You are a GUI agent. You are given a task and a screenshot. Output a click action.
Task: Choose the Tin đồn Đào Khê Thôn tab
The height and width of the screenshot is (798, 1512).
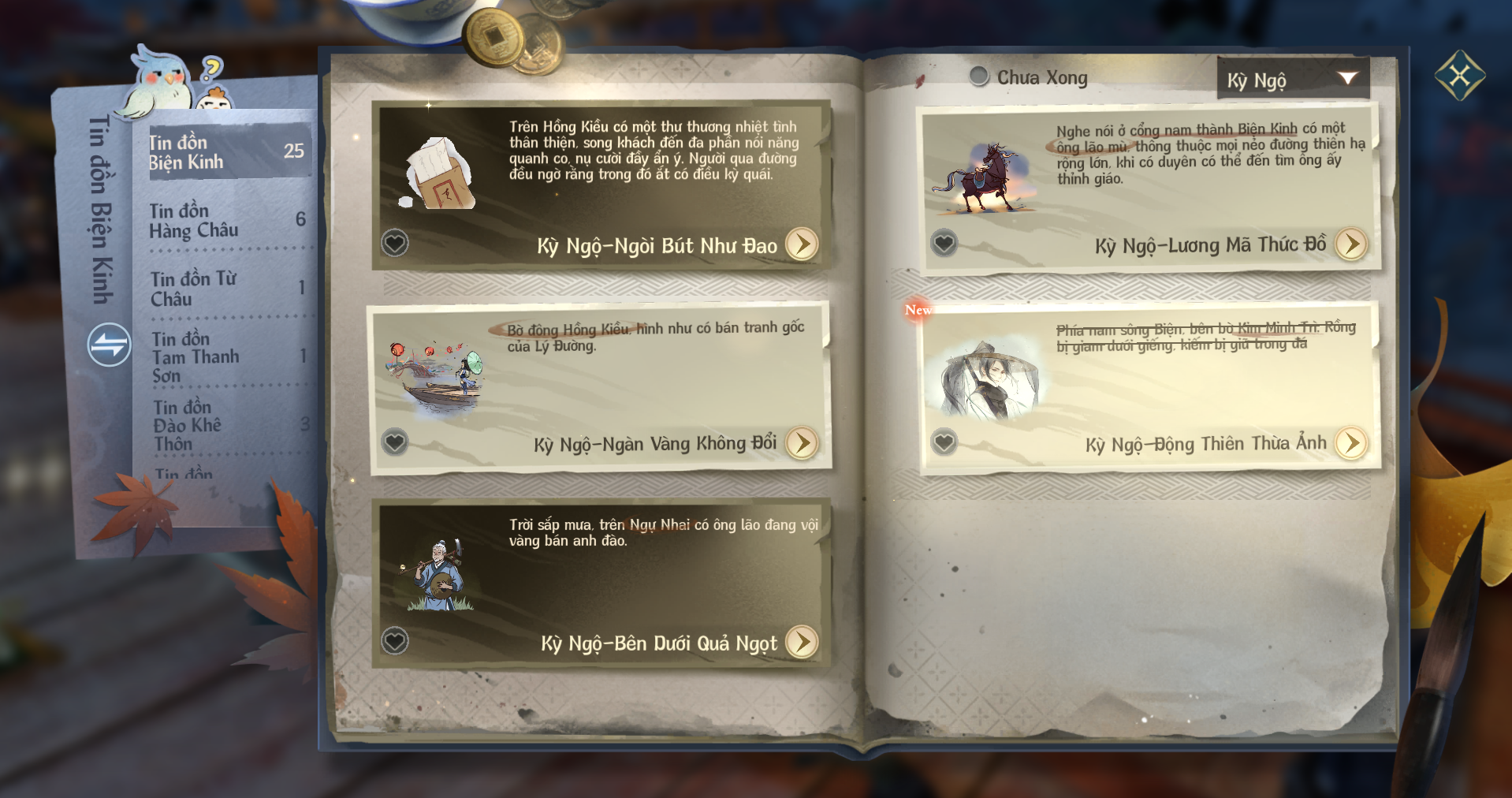point(227,425)
